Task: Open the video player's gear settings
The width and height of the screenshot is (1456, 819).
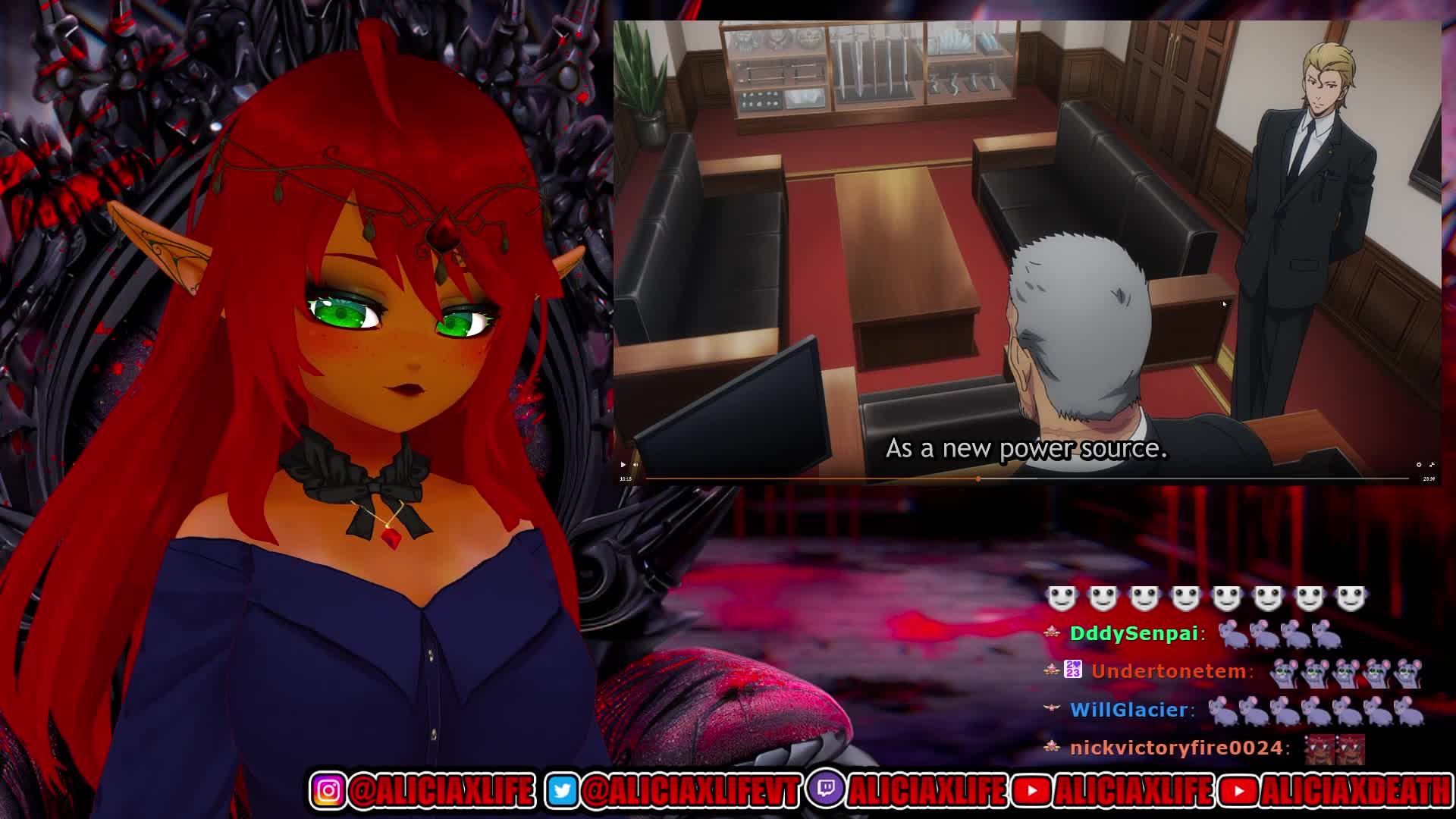Action: (1419, 465)
